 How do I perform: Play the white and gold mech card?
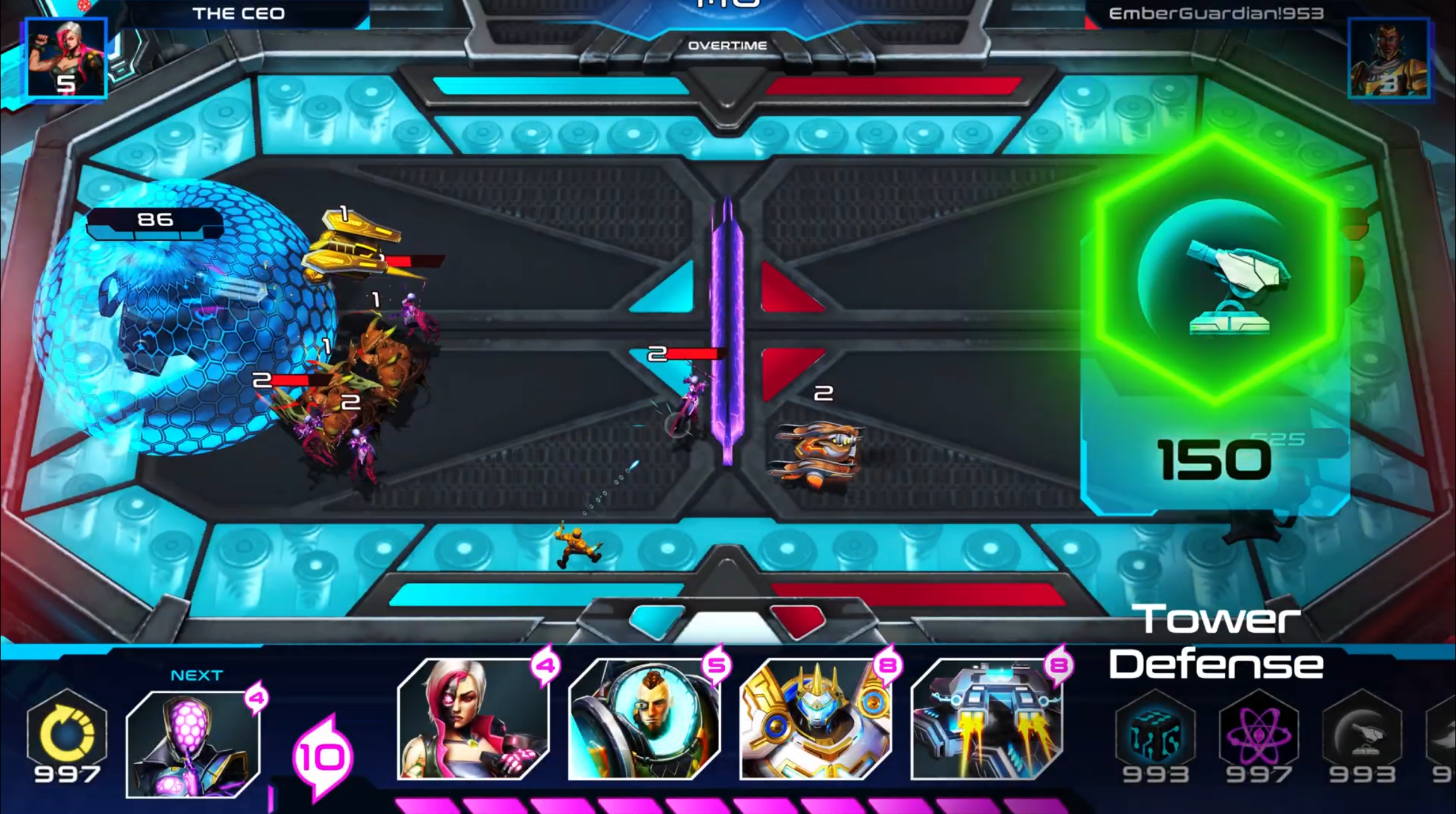[815, 719]
